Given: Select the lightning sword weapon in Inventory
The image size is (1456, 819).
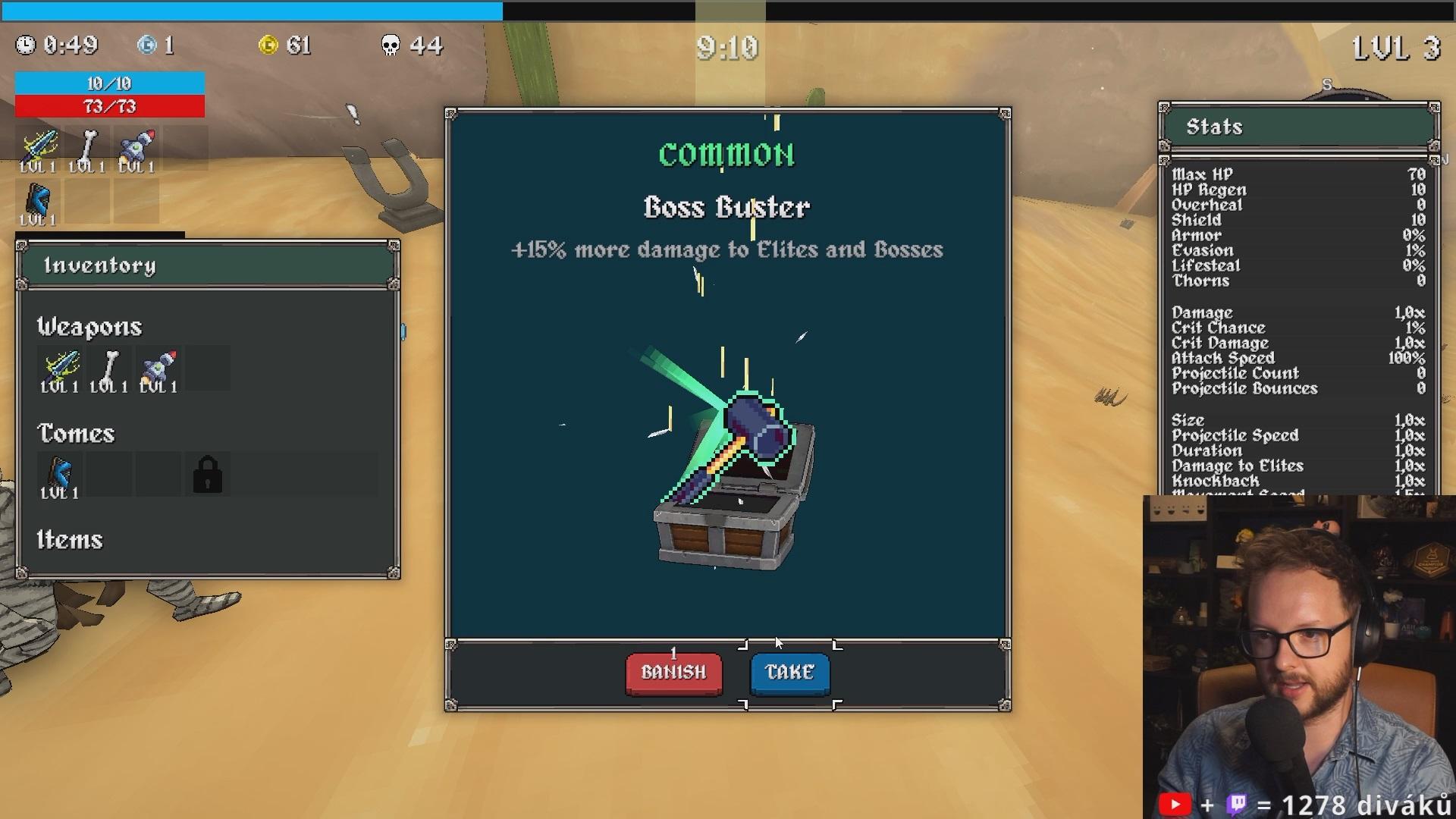Looking at the screenshot, I should (x=60, y=369).
